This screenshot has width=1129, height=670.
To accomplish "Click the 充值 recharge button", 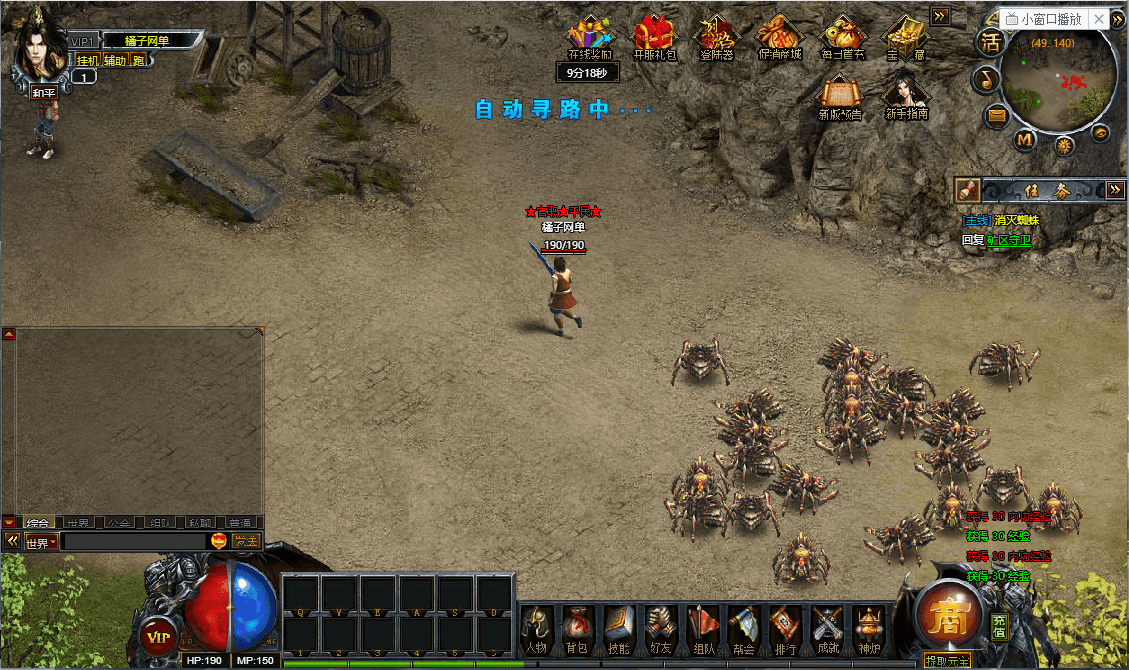I will click(x=999, y=624).
